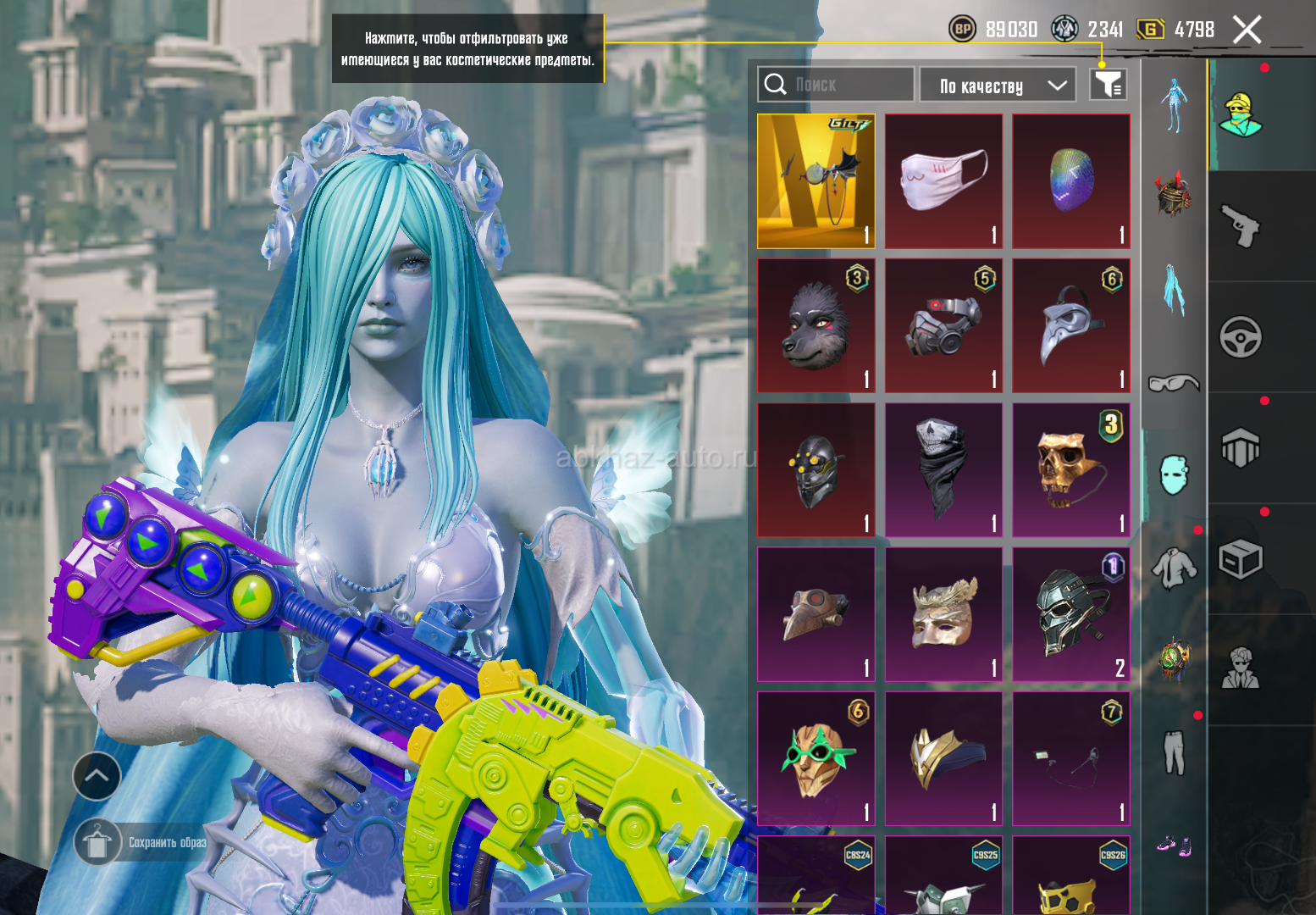
Task: Open the steering wheel vehicle category
Action: (1241, 337)
